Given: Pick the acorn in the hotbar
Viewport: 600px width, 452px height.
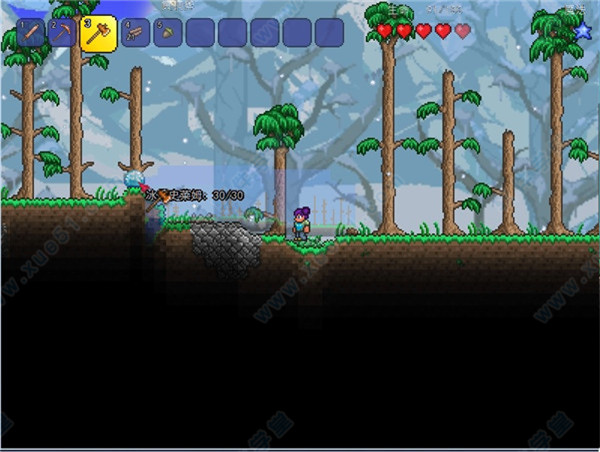Looking at the screenshot, I should 165,33.
